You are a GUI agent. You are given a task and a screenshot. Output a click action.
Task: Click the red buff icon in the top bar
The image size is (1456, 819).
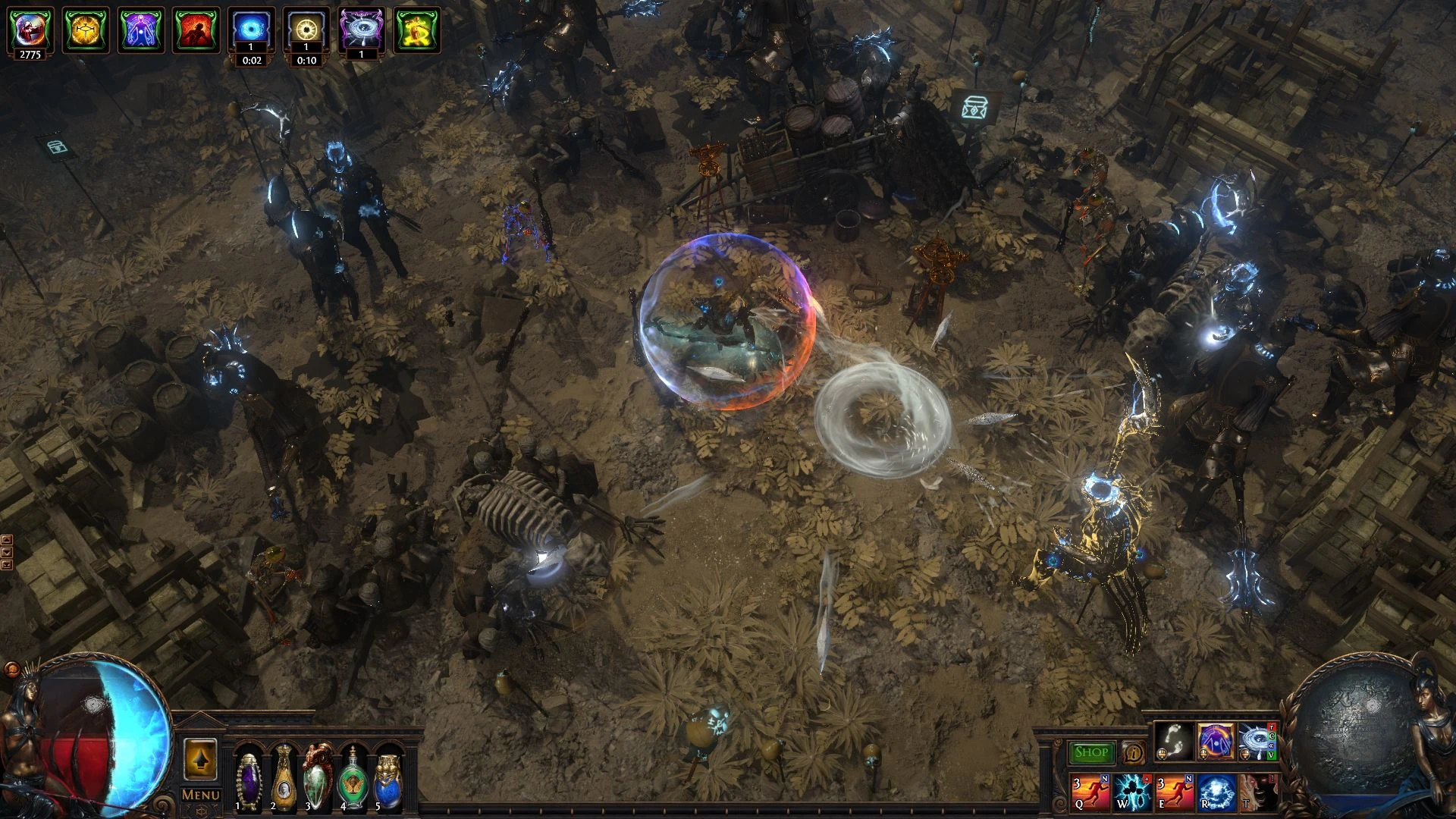click(195, 29)
